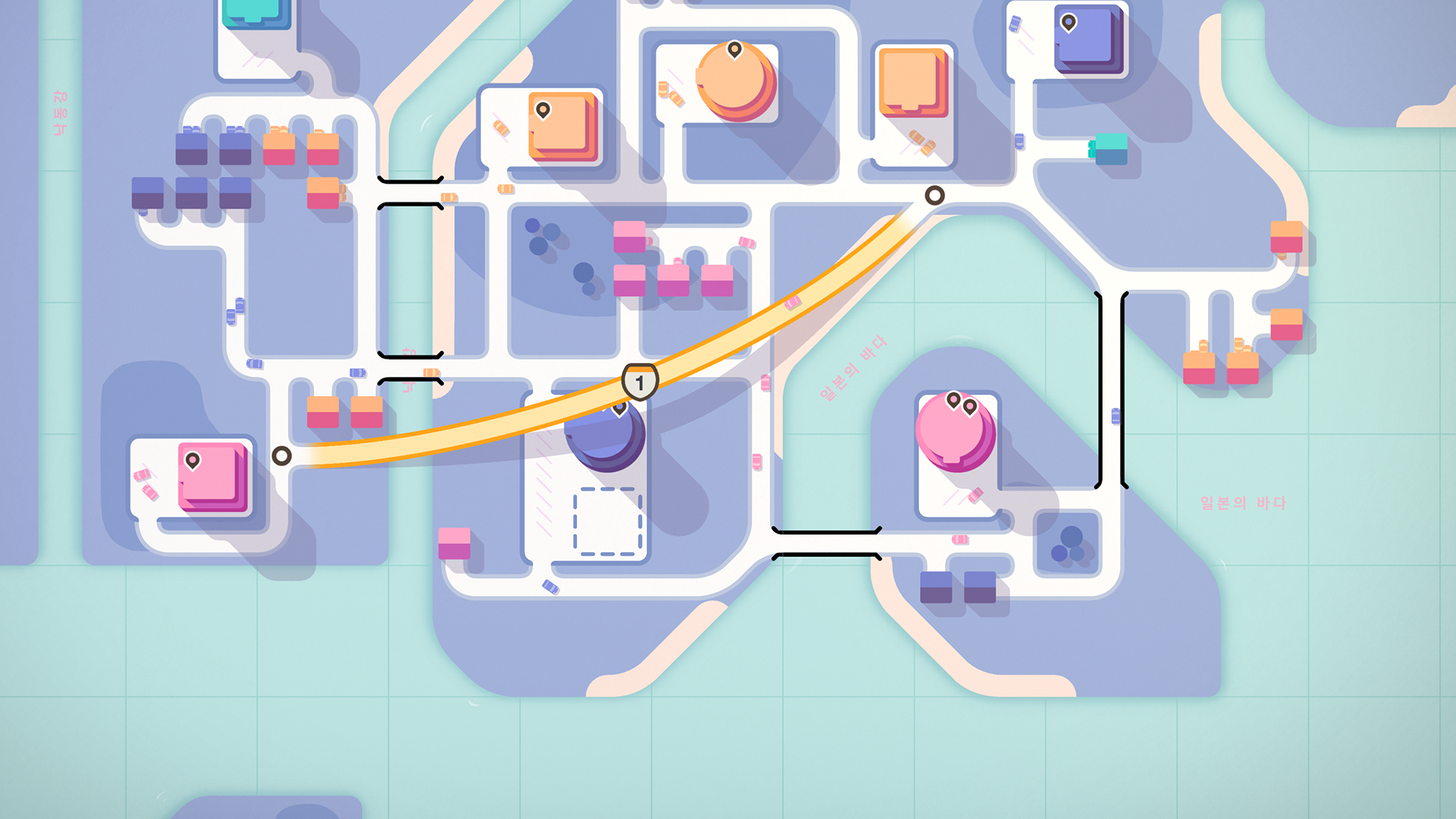Click the motorway end handle beside the pink square building
Screen dimensions: 1456x819
pyautogui.click(x=281, y=456)
